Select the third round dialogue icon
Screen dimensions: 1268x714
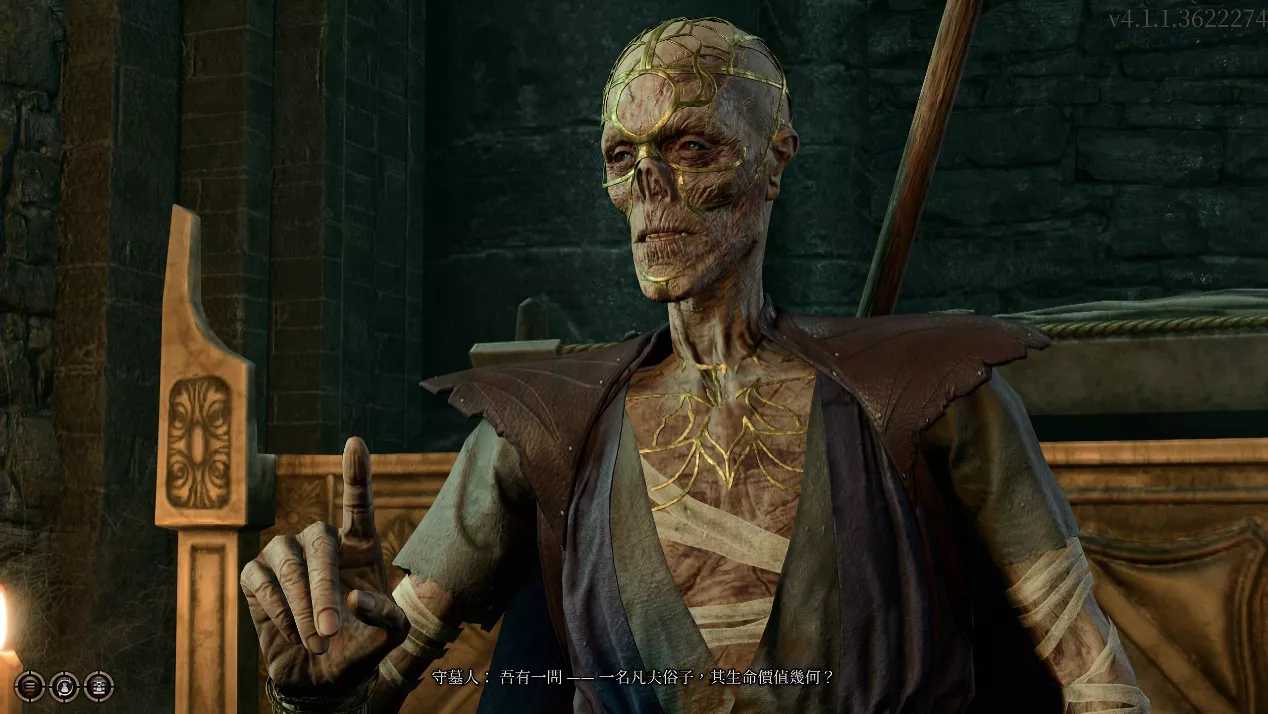98,686
